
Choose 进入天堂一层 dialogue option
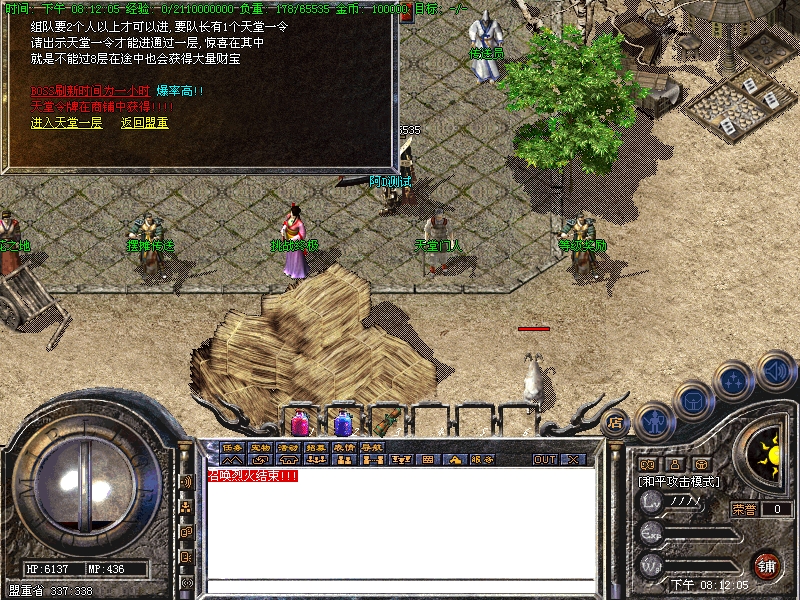(67, 123)
